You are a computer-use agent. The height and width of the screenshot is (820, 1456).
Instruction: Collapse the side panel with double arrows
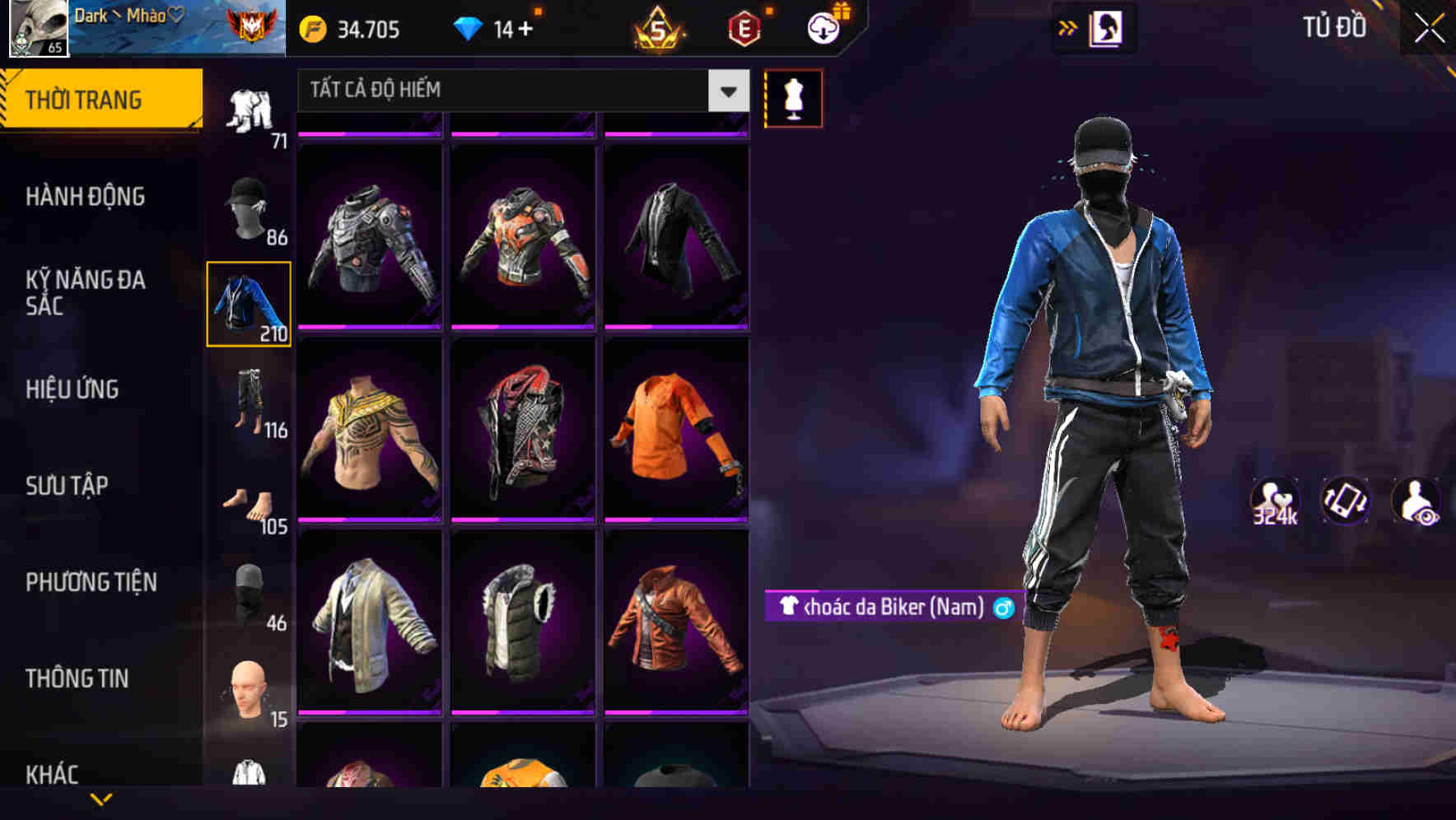pos(1068,27)
